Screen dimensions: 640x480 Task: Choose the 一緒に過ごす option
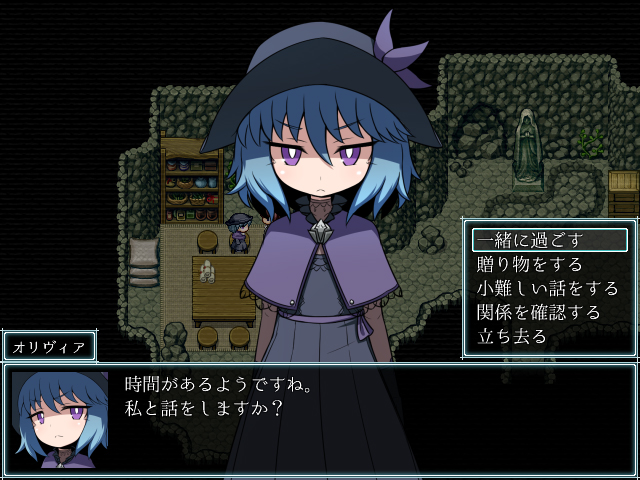529,240
